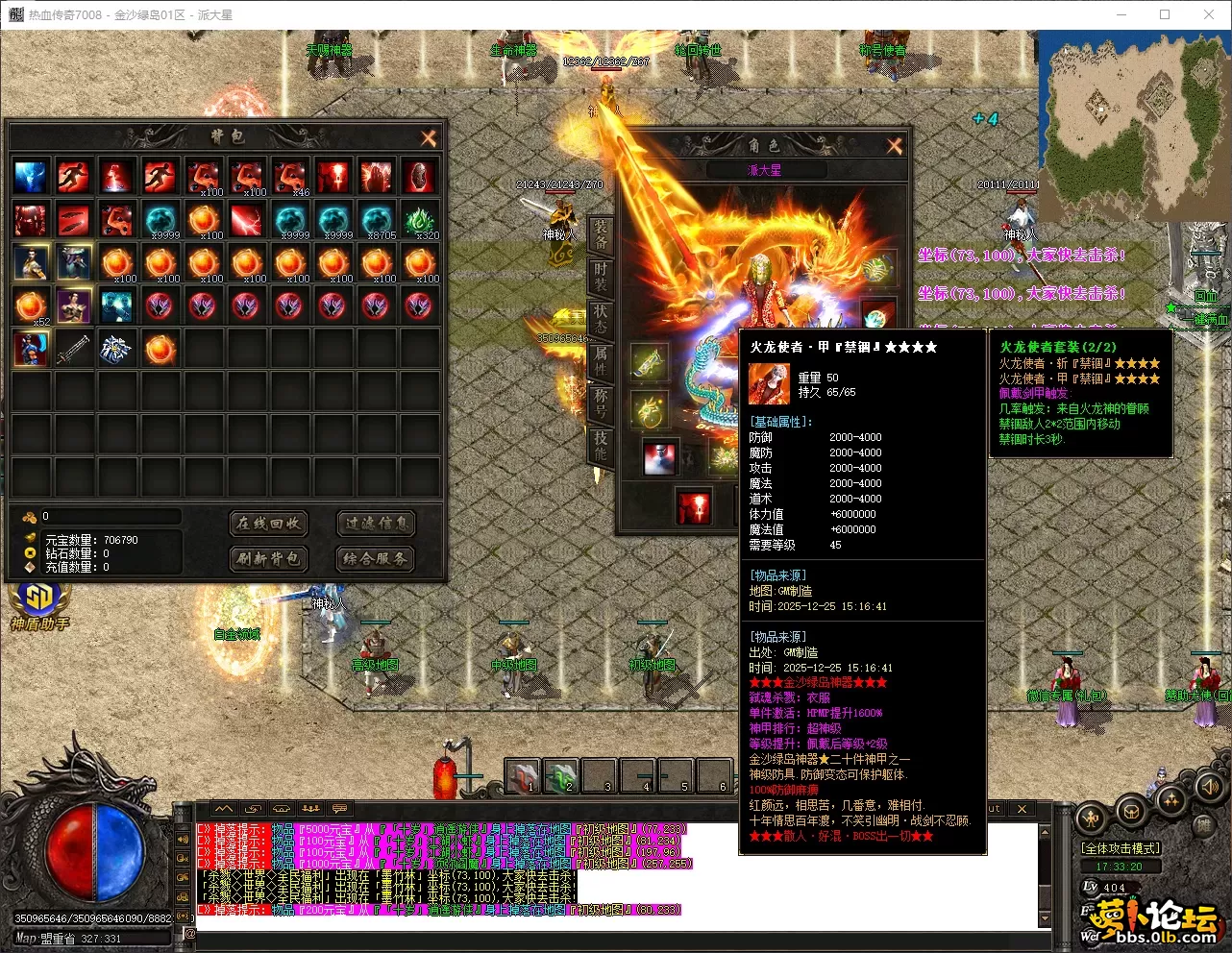Switch to the 装备 equipment tab
The width and height of the screenshot is (1232, 953).
(601, 233)
